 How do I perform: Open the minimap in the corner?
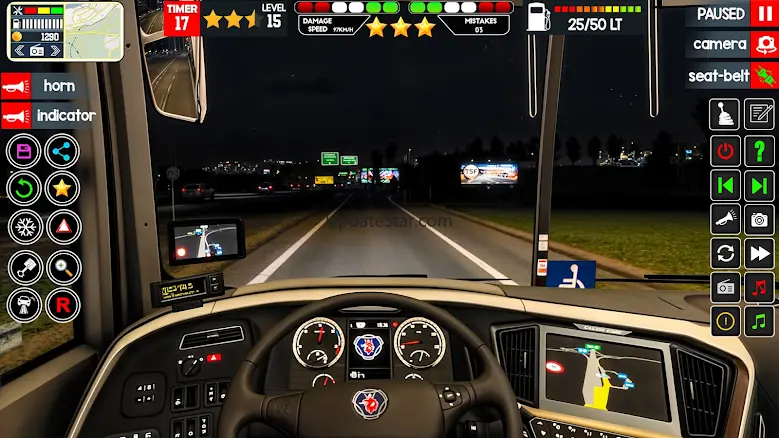click(x=64, y=31)
